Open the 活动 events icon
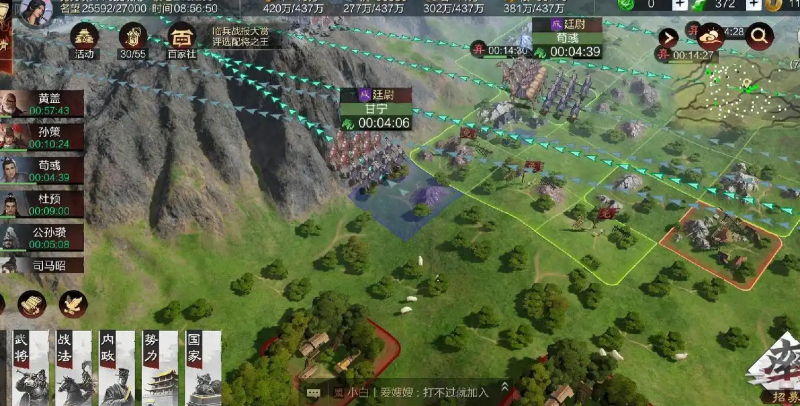Screen dimensions: 800x406 pos(84,38)
